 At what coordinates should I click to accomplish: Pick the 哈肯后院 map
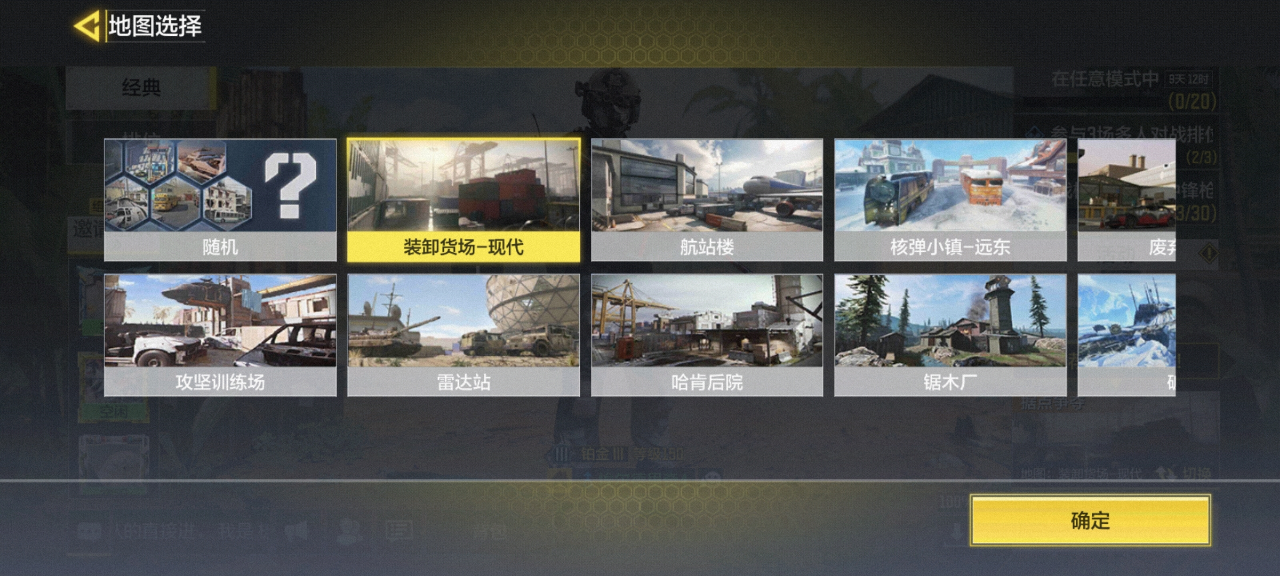point(707,336)
